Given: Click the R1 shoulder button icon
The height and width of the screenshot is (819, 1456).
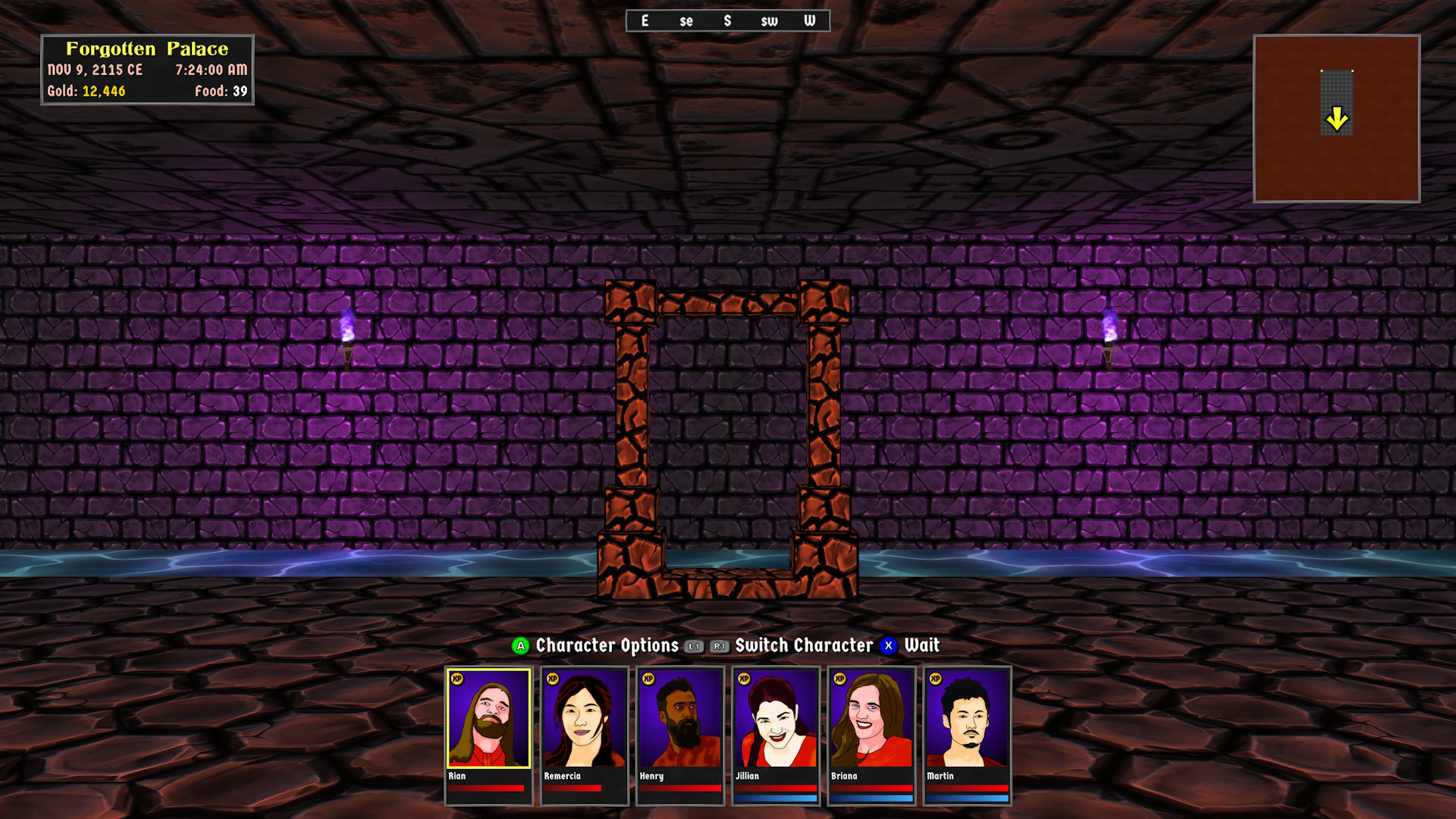Looking at the screenshot, I should tap(719, 646).
